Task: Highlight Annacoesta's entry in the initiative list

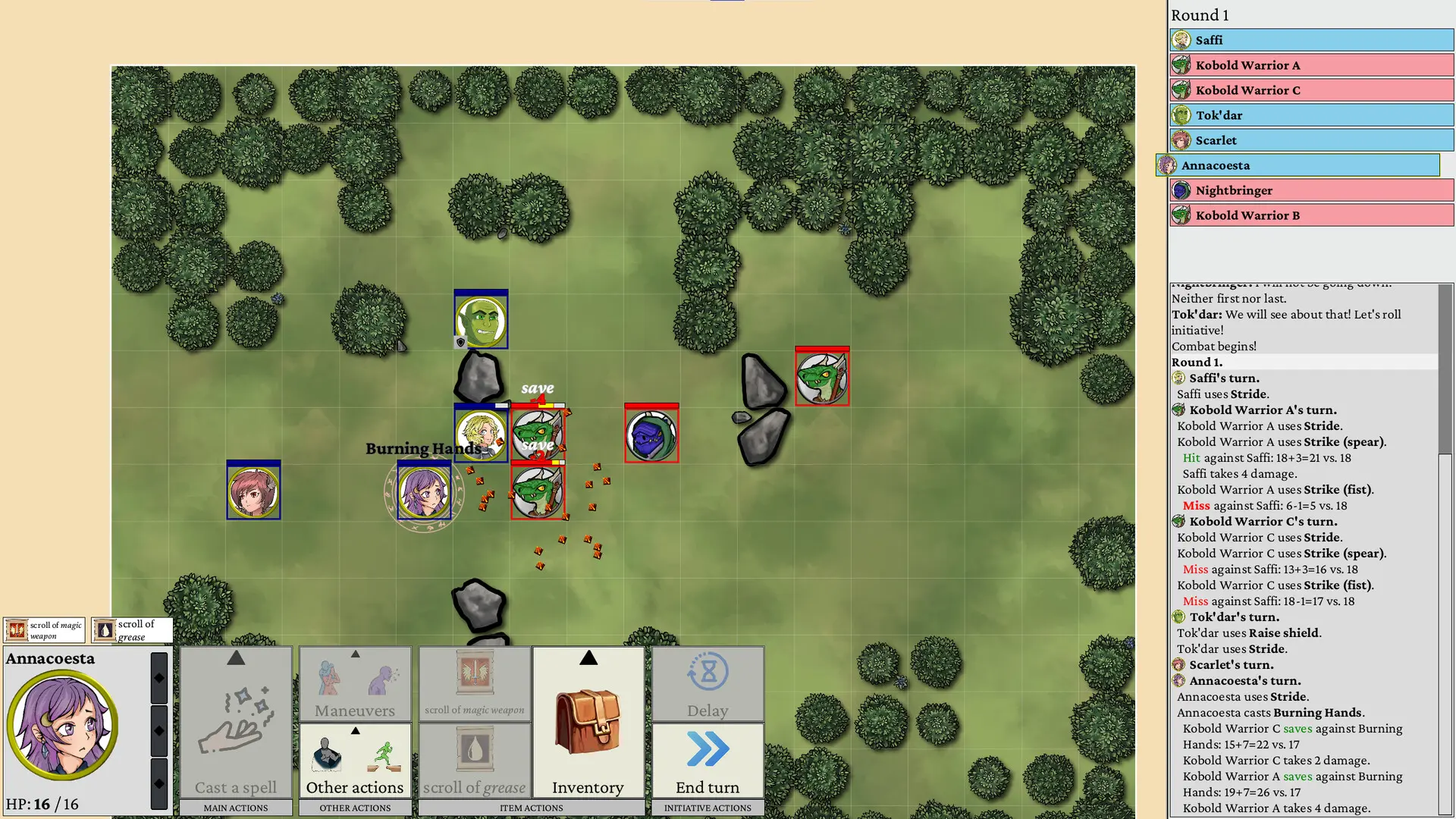Action: click(1298, 165)
